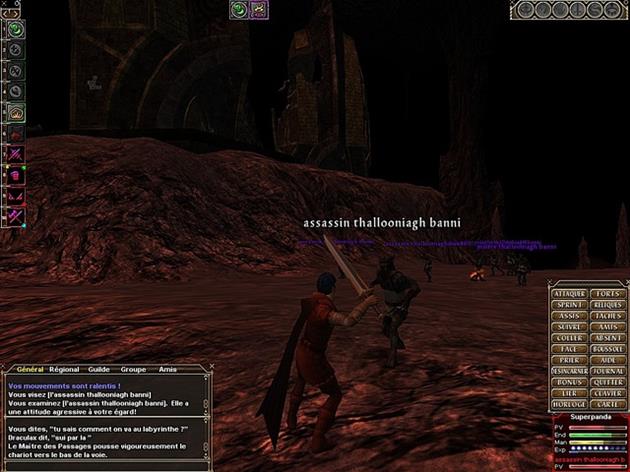Open the CARTE map button
Screen dimensions: 630x472
(x=609, y=405)
